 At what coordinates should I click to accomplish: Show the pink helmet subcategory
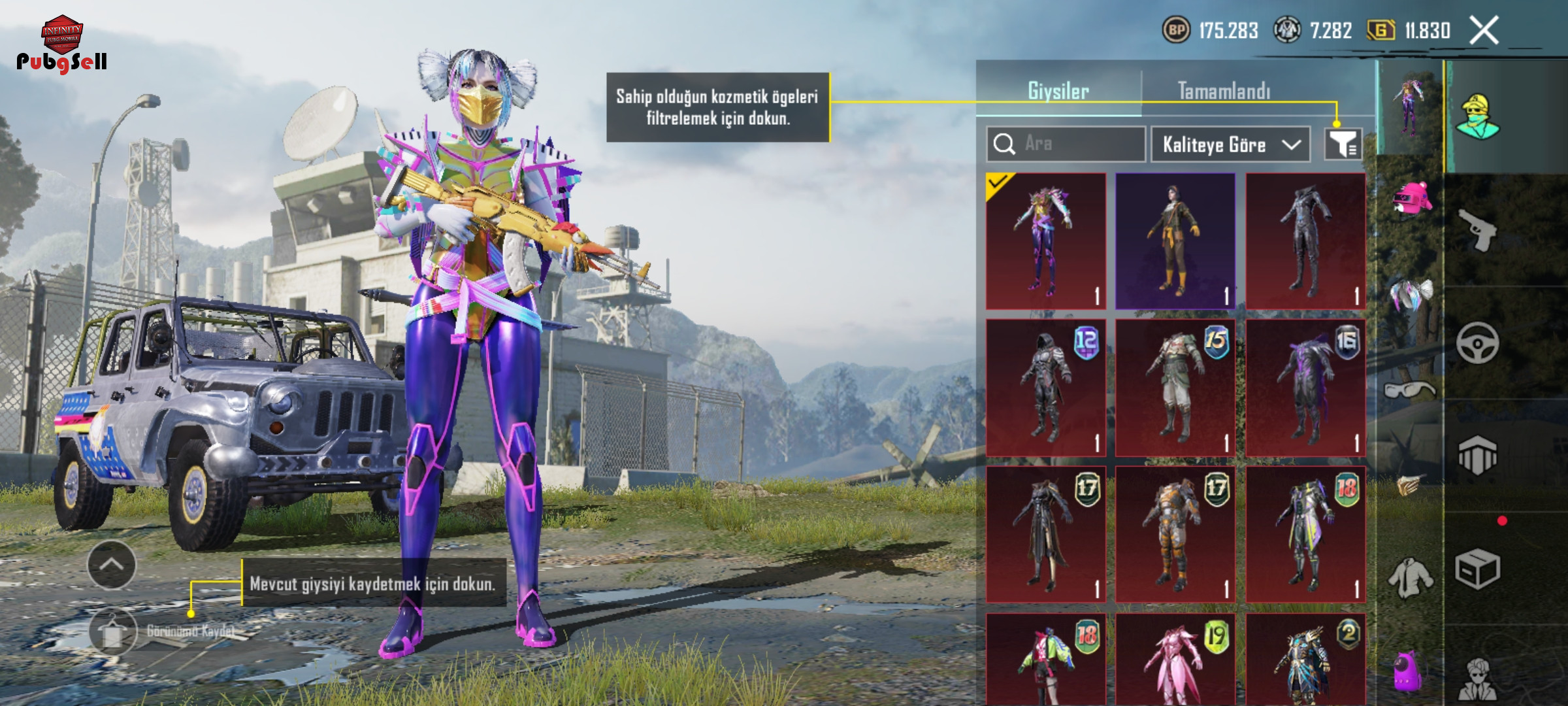coord(1411,197)
